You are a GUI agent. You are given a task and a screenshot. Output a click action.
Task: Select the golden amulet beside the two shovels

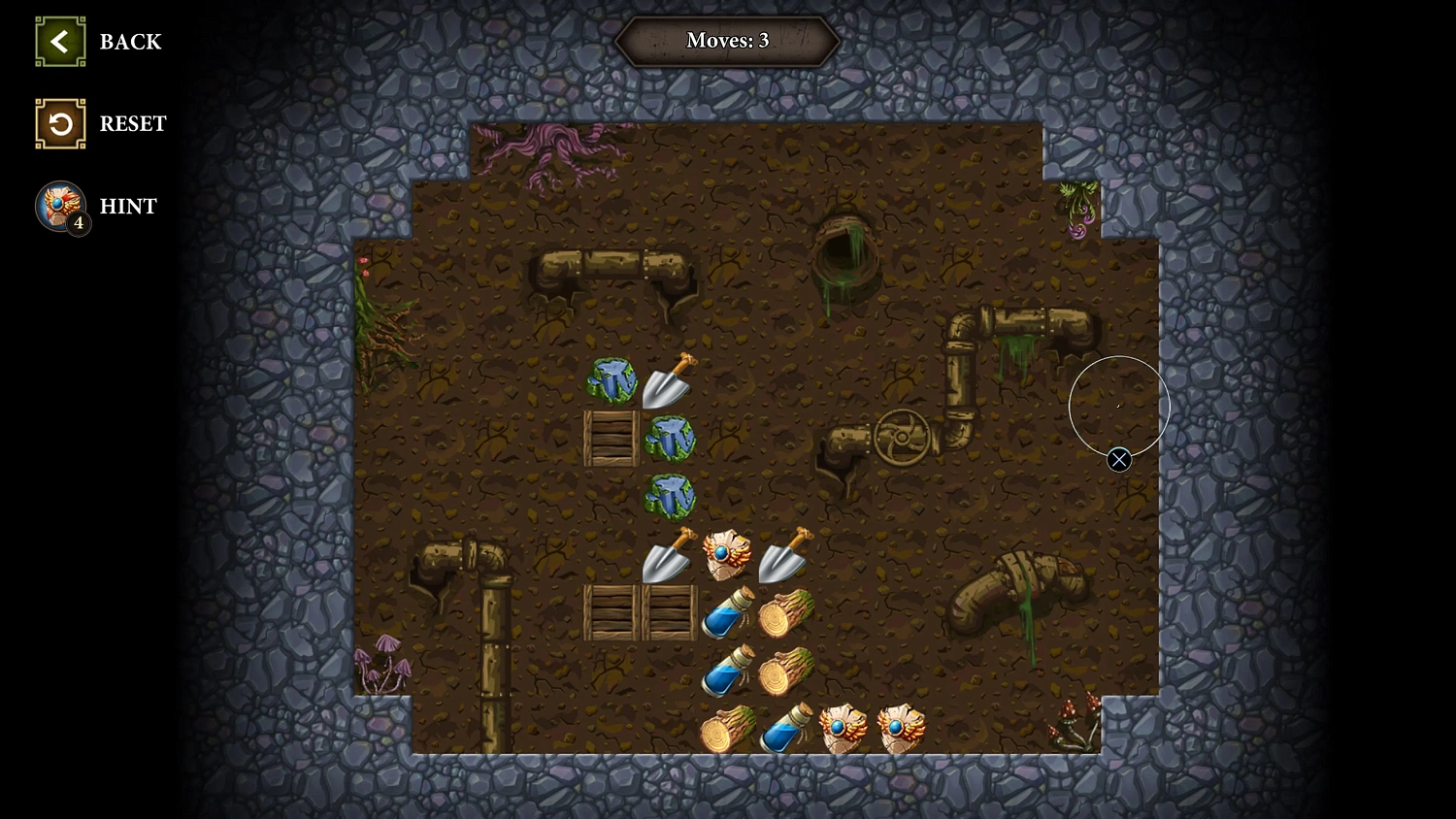pos(728,553)
